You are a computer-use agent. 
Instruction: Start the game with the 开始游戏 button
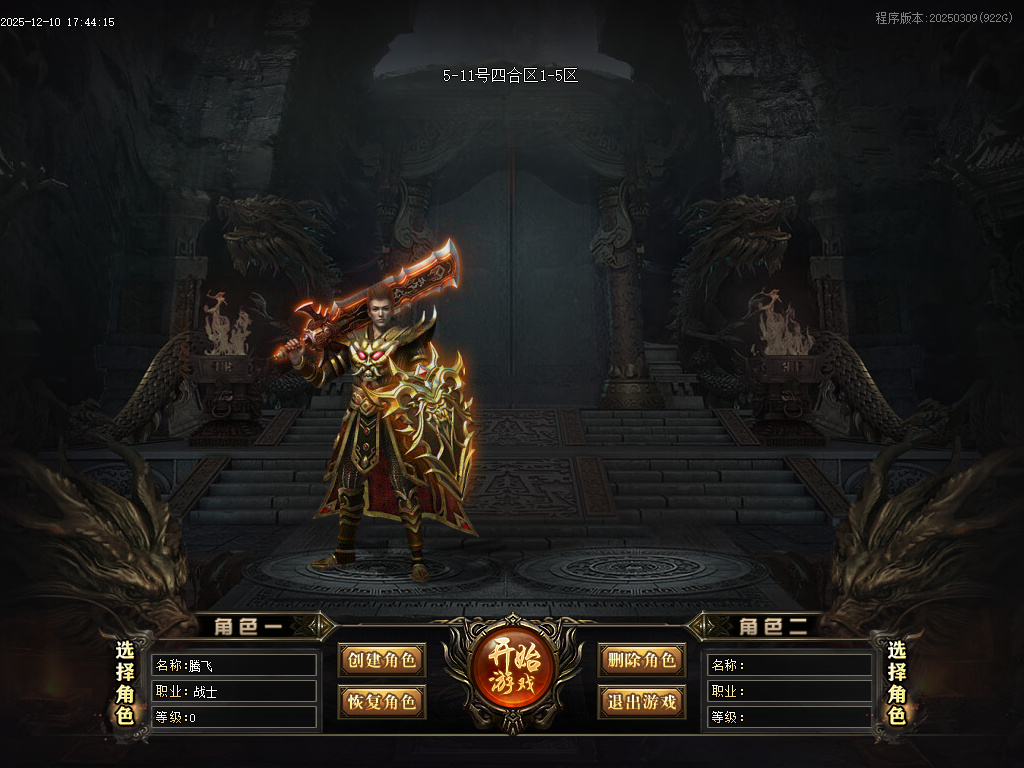point(514,671)
